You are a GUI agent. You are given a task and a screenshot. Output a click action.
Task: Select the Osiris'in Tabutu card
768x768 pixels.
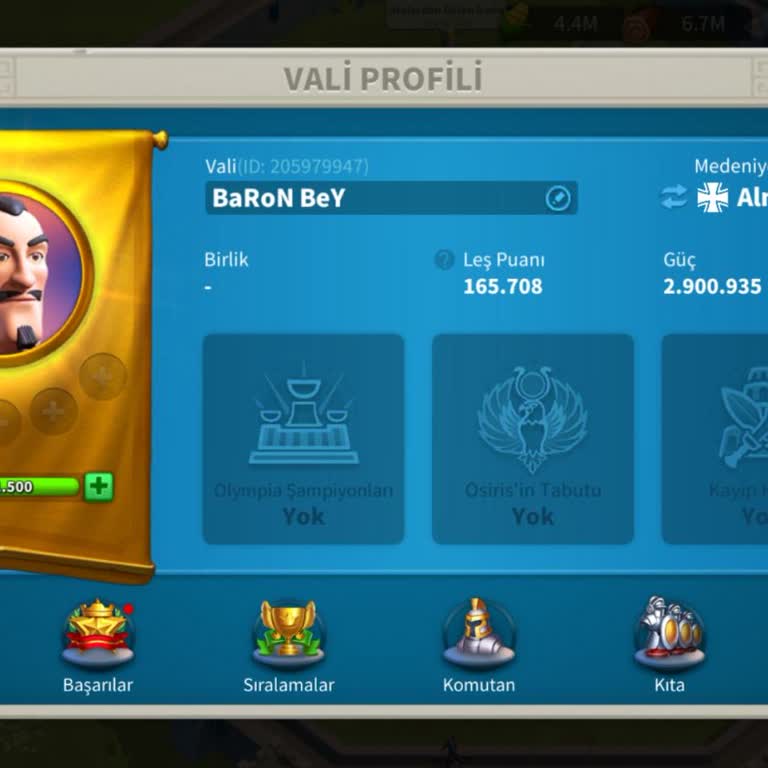[533, 439]
